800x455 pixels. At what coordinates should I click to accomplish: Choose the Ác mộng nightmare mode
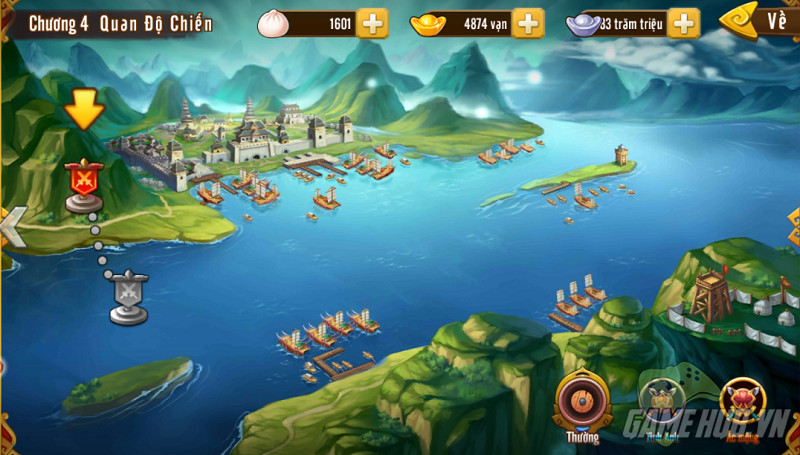[x=742, y=404]
